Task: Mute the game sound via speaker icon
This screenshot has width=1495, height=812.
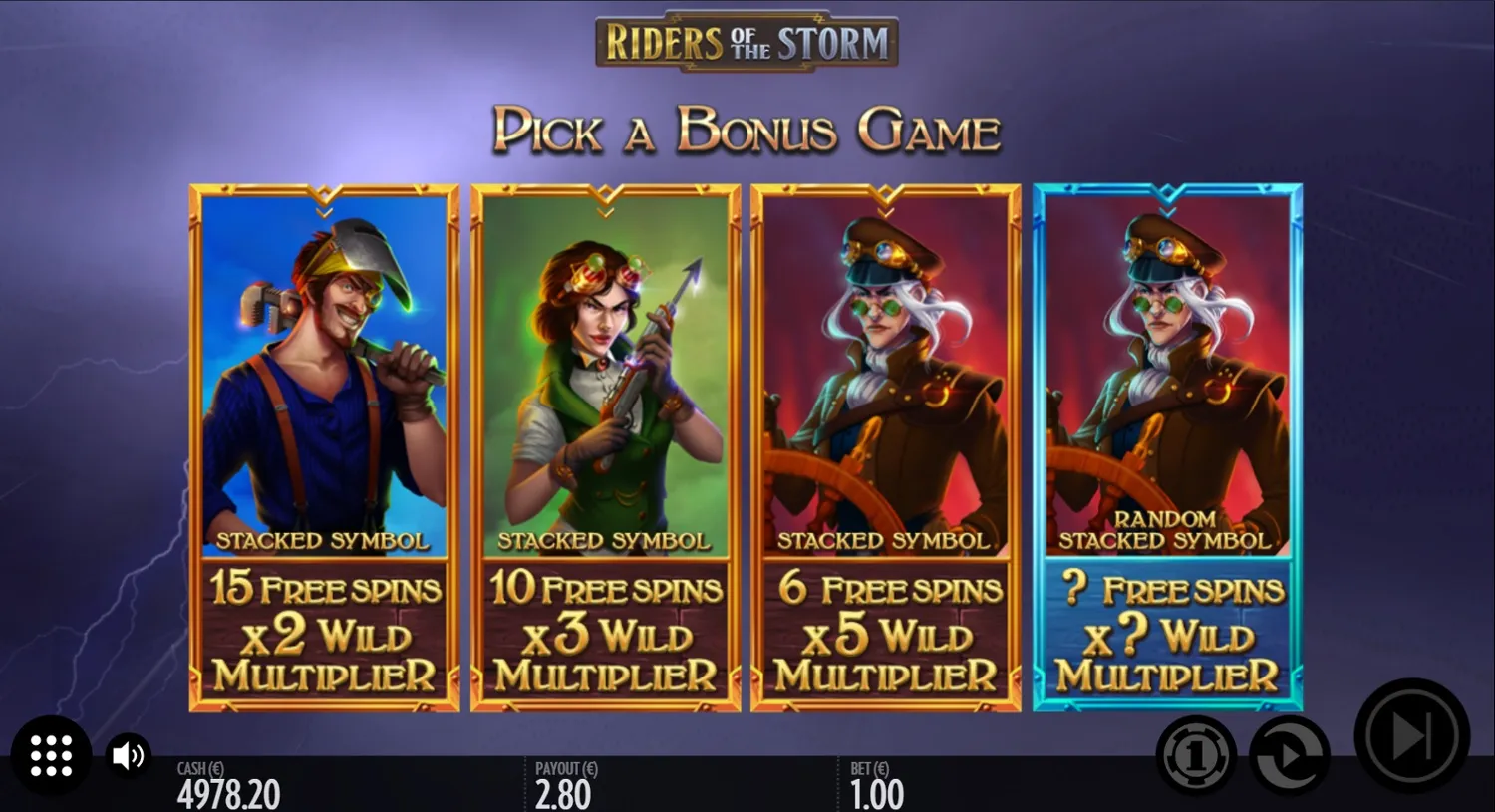Action: pos(128,755)
